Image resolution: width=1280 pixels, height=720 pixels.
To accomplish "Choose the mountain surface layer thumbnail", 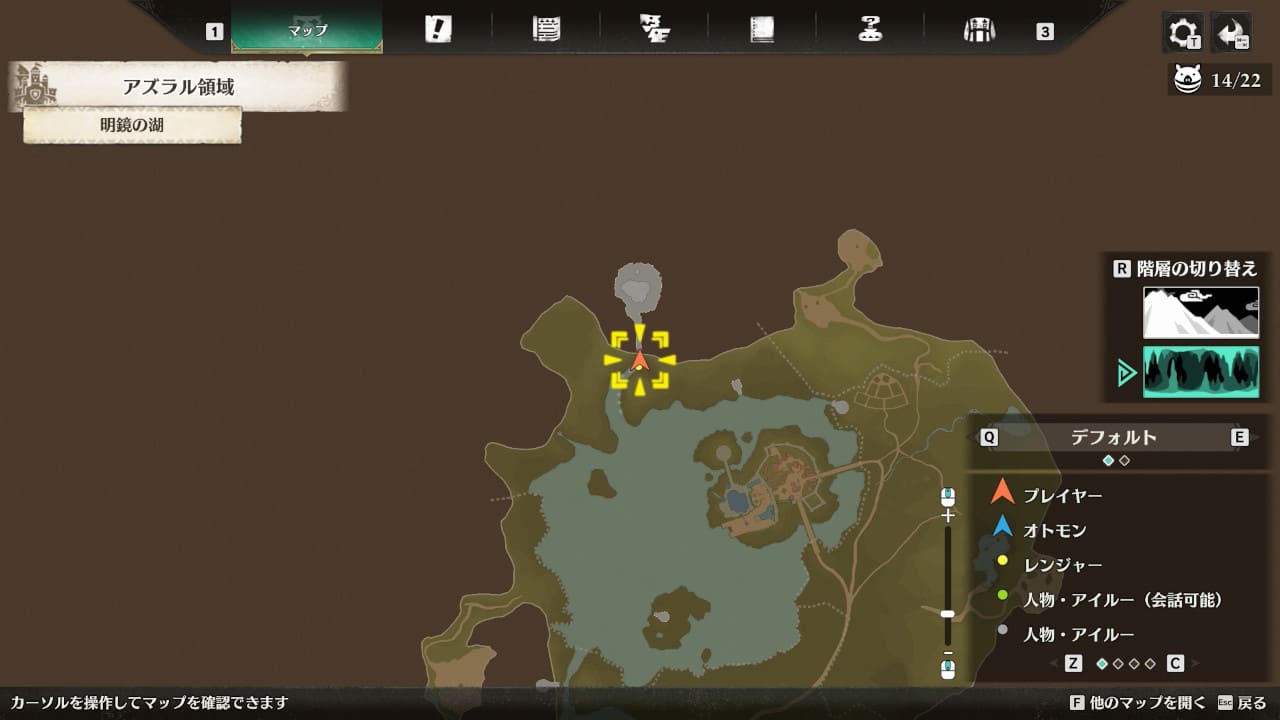I will point(1201,312).
